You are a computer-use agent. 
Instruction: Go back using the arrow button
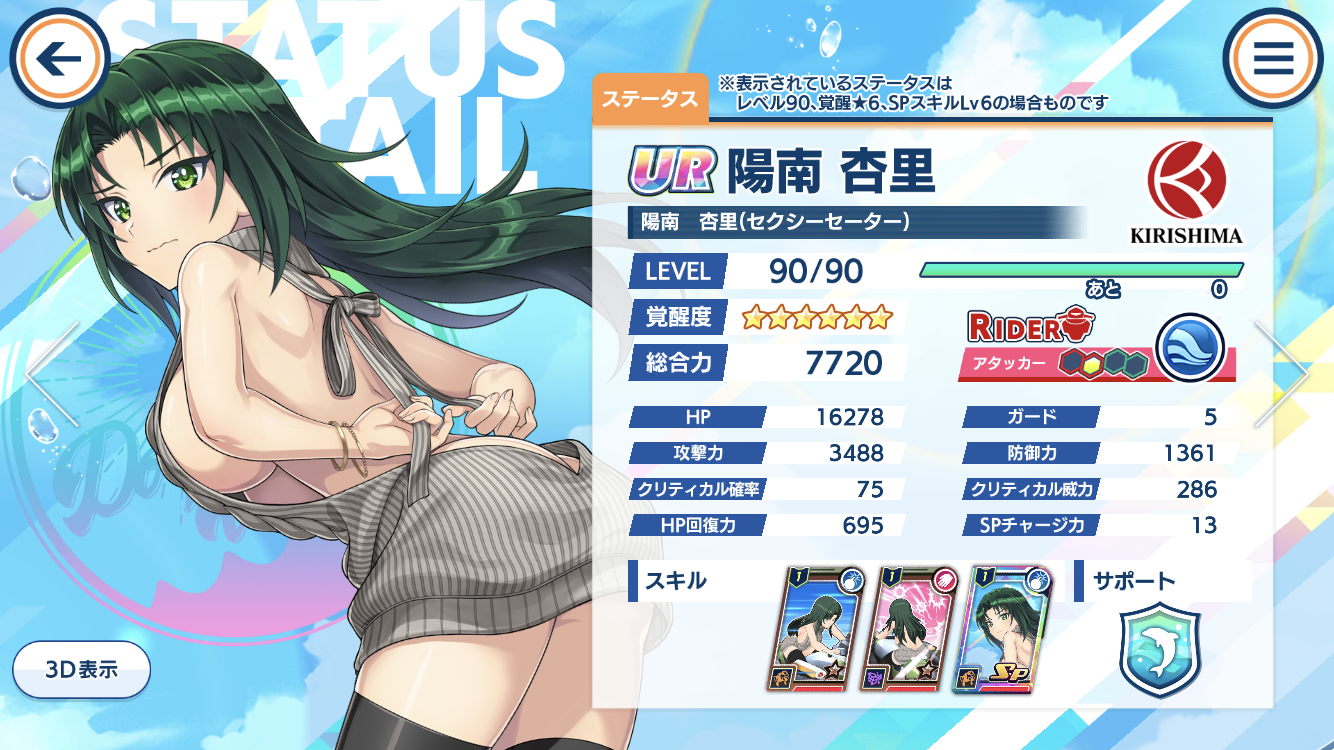(59, 58)
